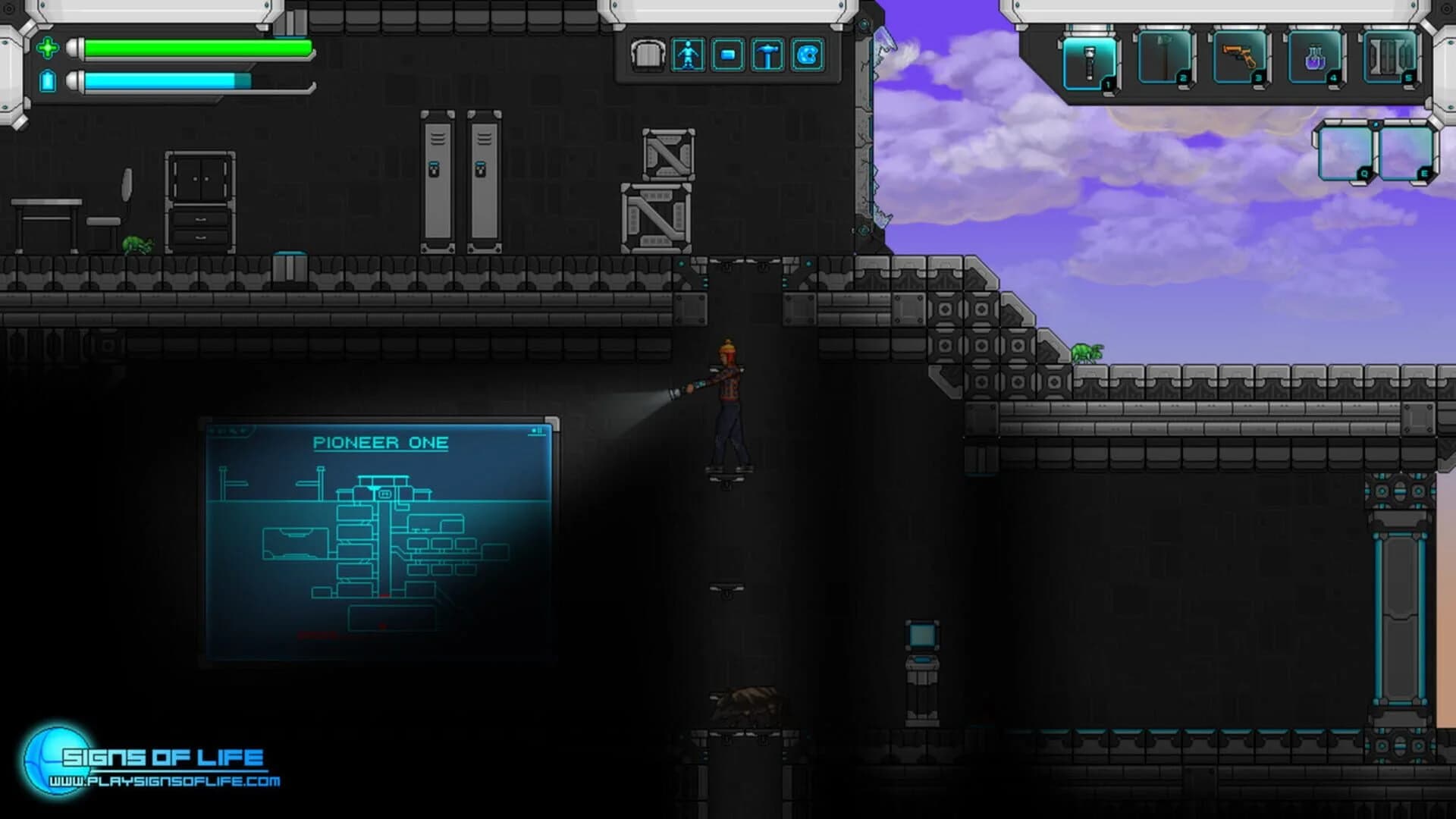The width and height of the screenshot is (1456, 819).
Task: Select the character equipment icon
Action: (x=688, y=53)
